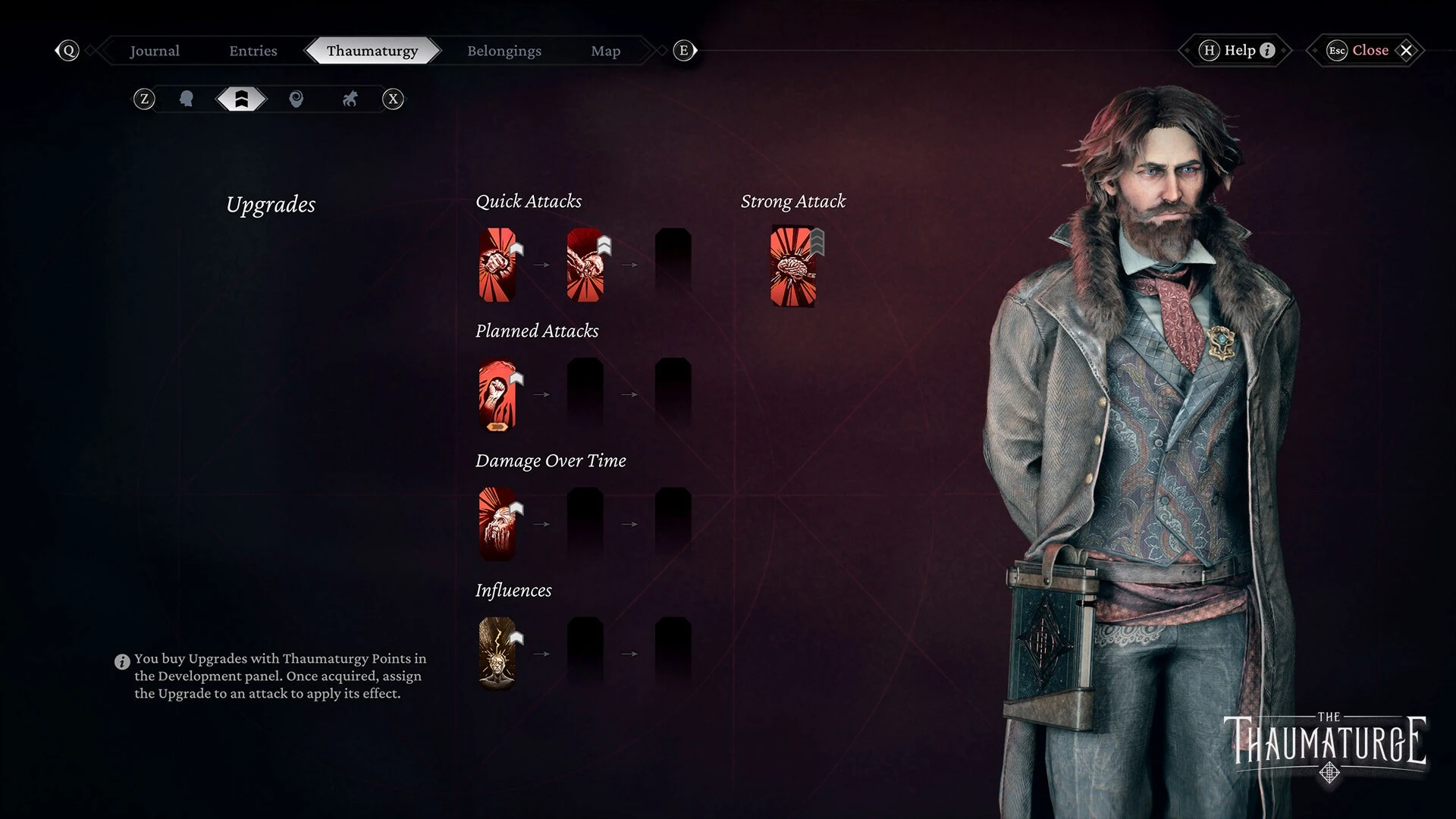Open the Map tab
This screenshot has height=819, width=1456.
coord(605,51)
